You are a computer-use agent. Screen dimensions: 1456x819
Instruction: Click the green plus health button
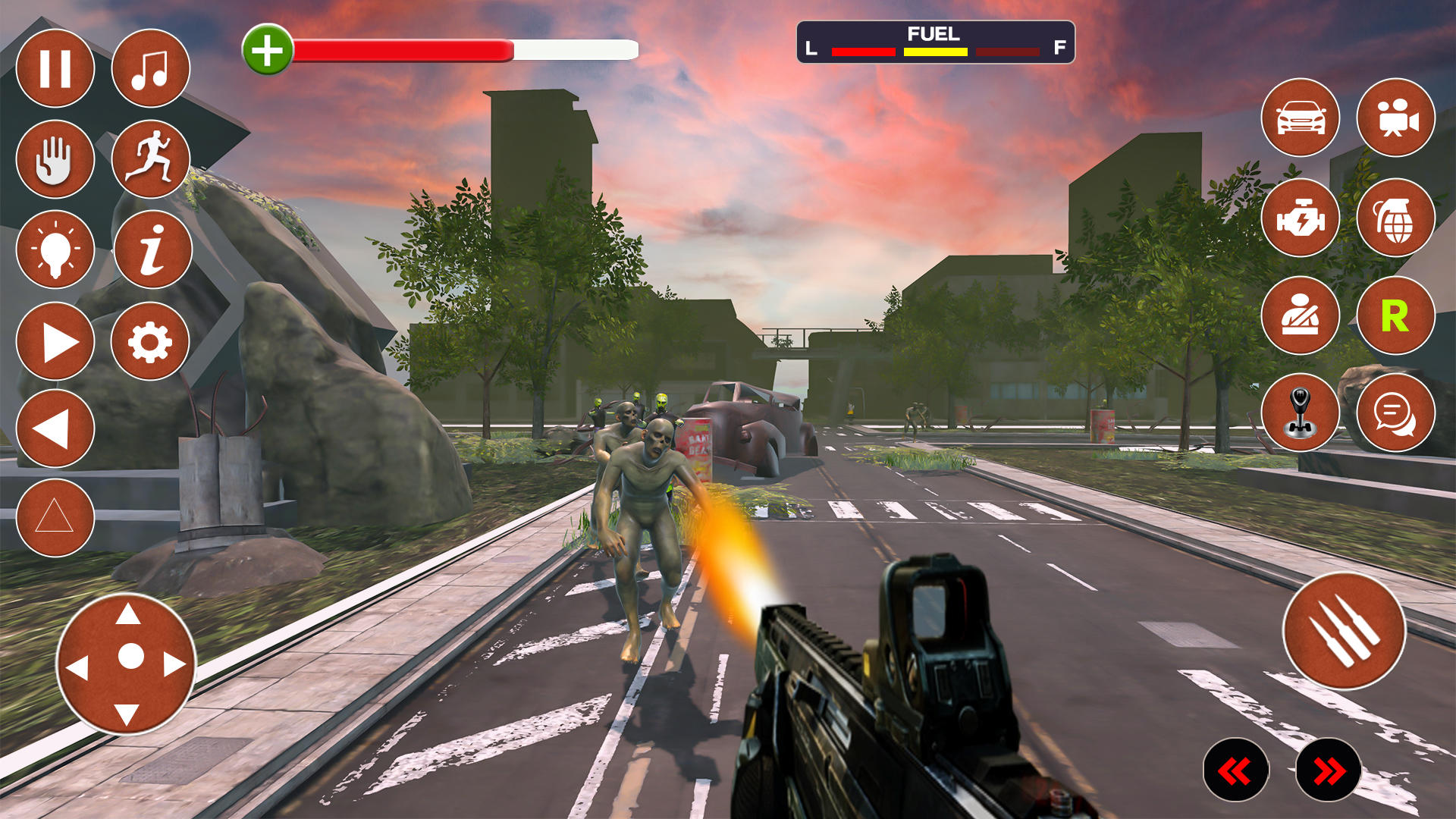click(267, 50)
